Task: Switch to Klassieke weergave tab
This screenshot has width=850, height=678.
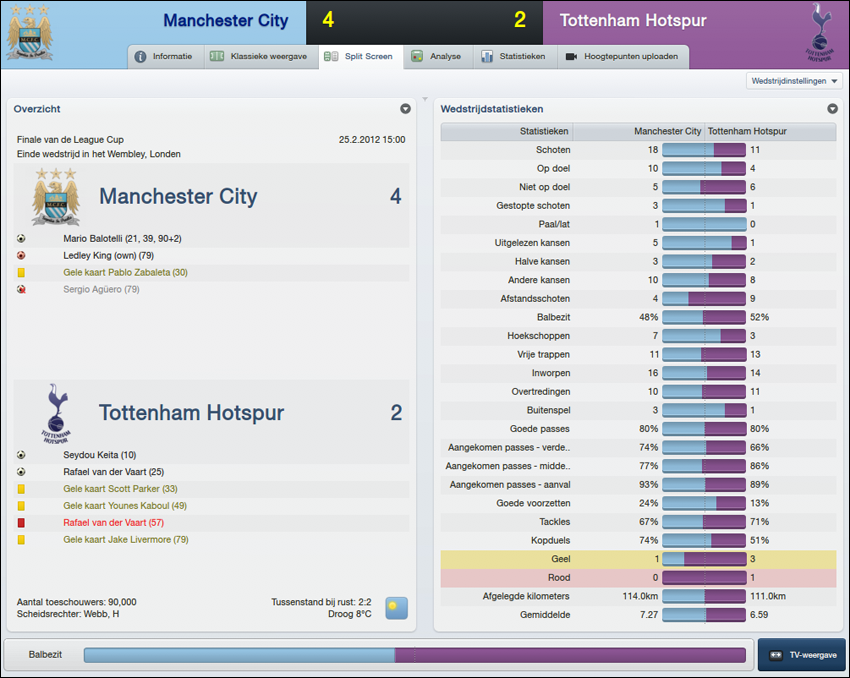Action: point(258,57)
